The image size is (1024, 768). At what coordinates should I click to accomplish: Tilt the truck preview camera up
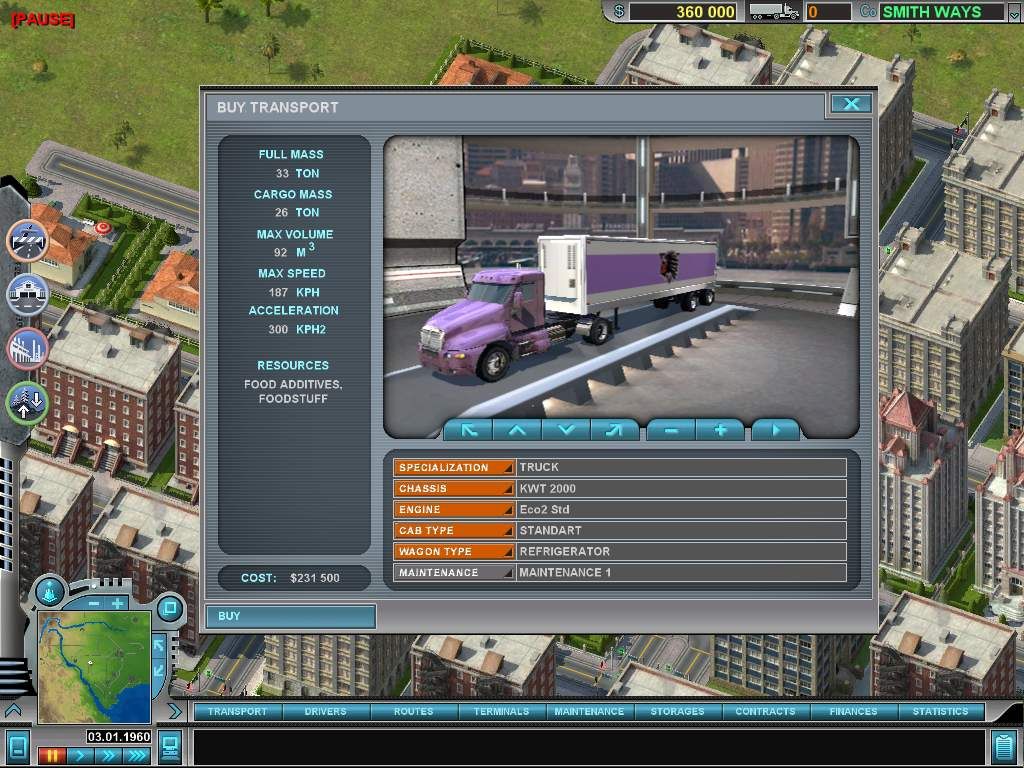[x=517, y=430]
